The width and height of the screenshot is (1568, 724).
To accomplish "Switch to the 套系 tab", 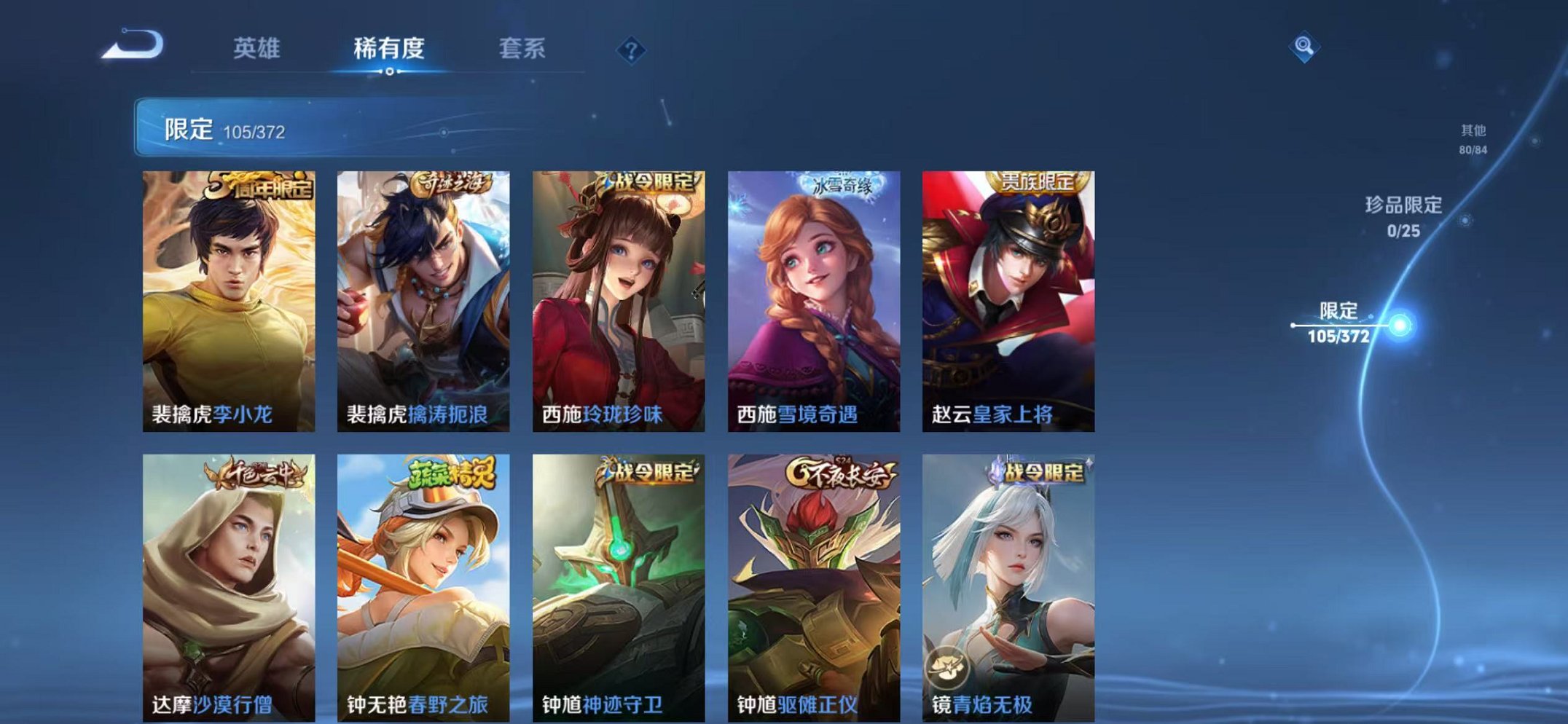I will (523, 49).
